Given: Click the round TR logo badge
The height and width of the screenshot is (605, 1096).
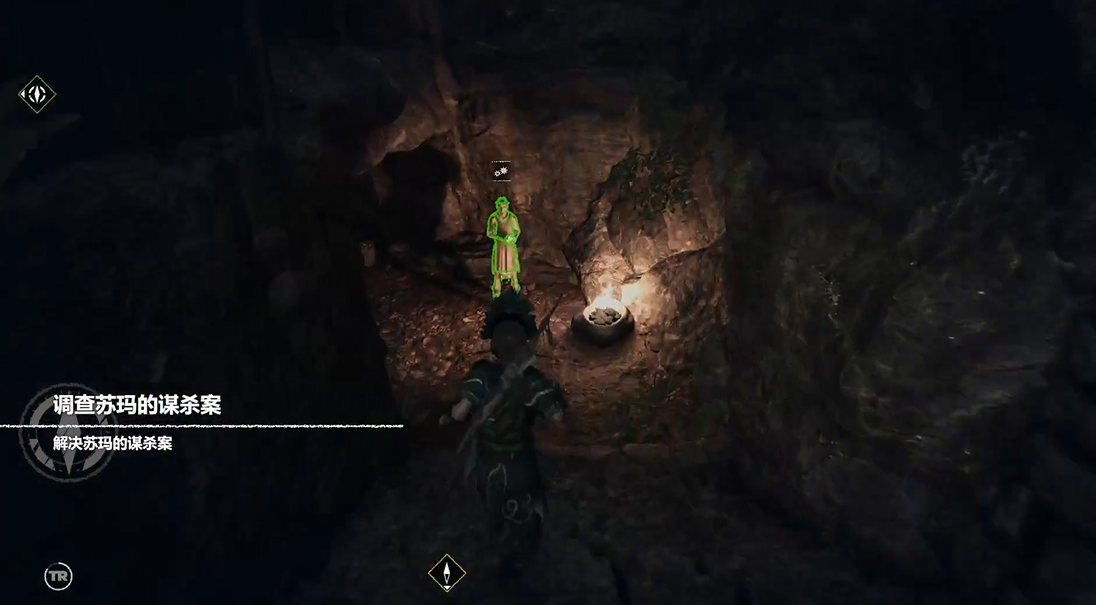Looking at the screenshot, I should (58, 576).
